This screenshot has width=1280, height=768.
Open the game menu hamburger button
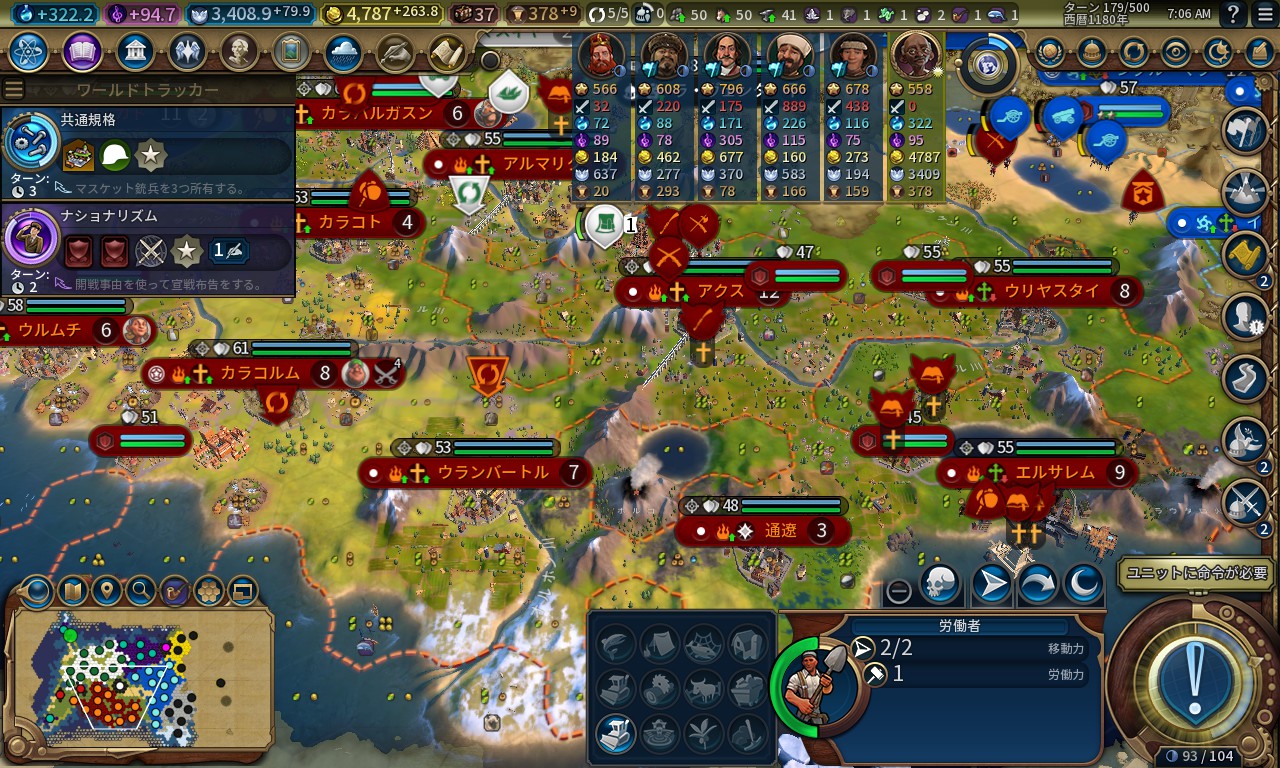tap(1265, 15)
